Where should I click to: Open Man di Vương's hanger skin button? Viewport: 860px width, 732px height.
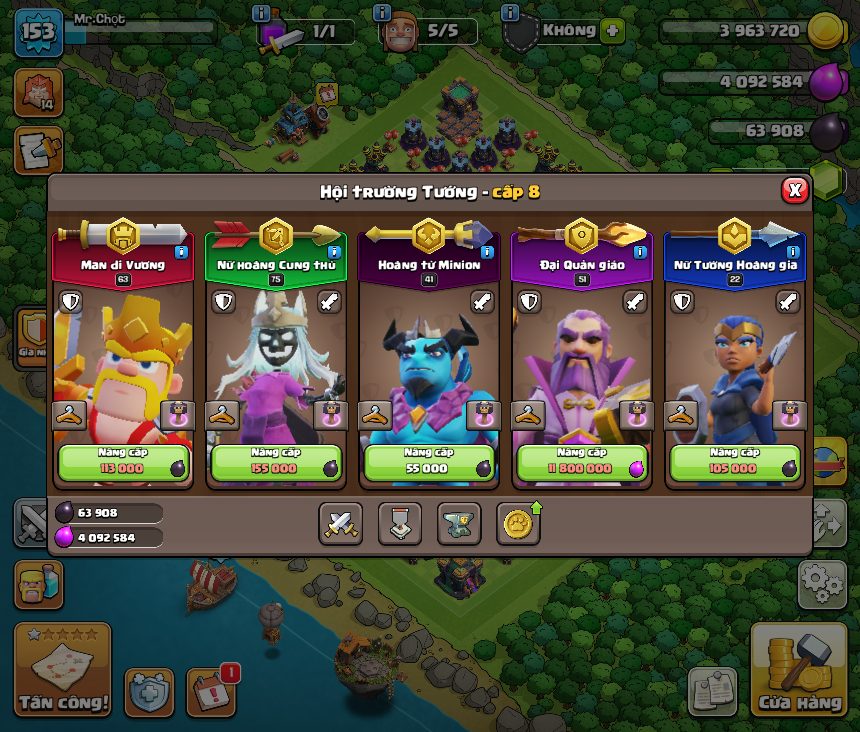68,414
